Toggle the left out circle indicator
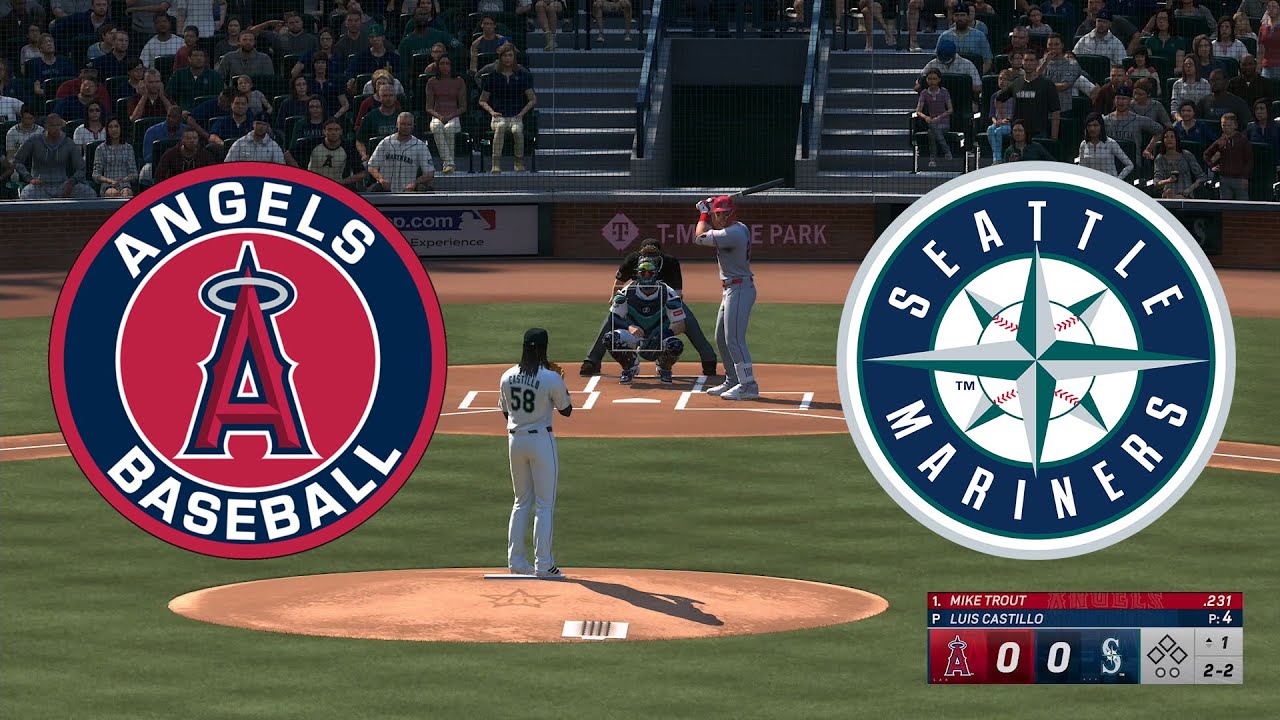The height and width of the screenshot is (720, 1280). [1159, 672]
